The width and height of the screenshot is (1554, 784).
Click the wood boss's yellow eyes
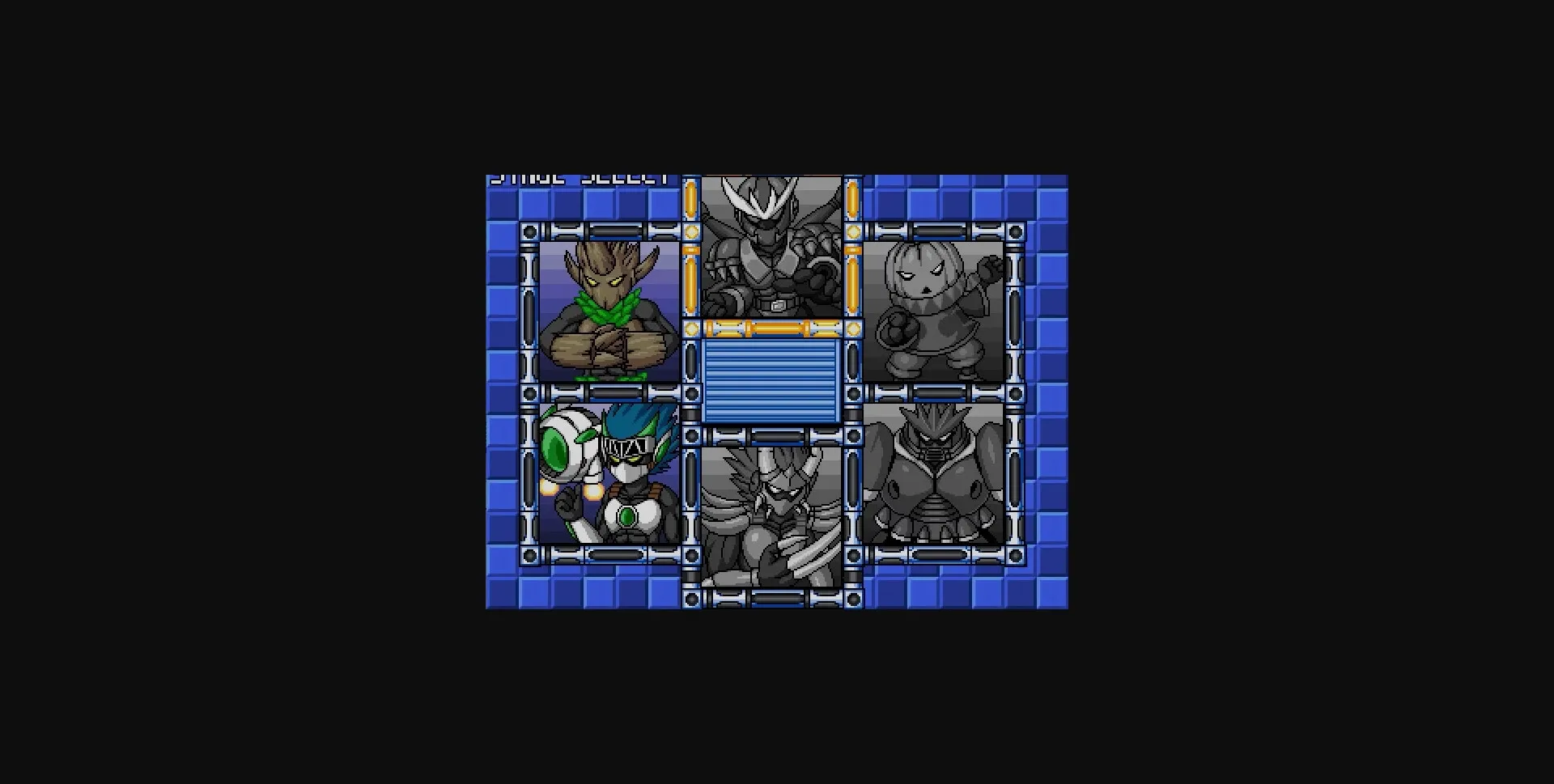click(x=605, y=282)
